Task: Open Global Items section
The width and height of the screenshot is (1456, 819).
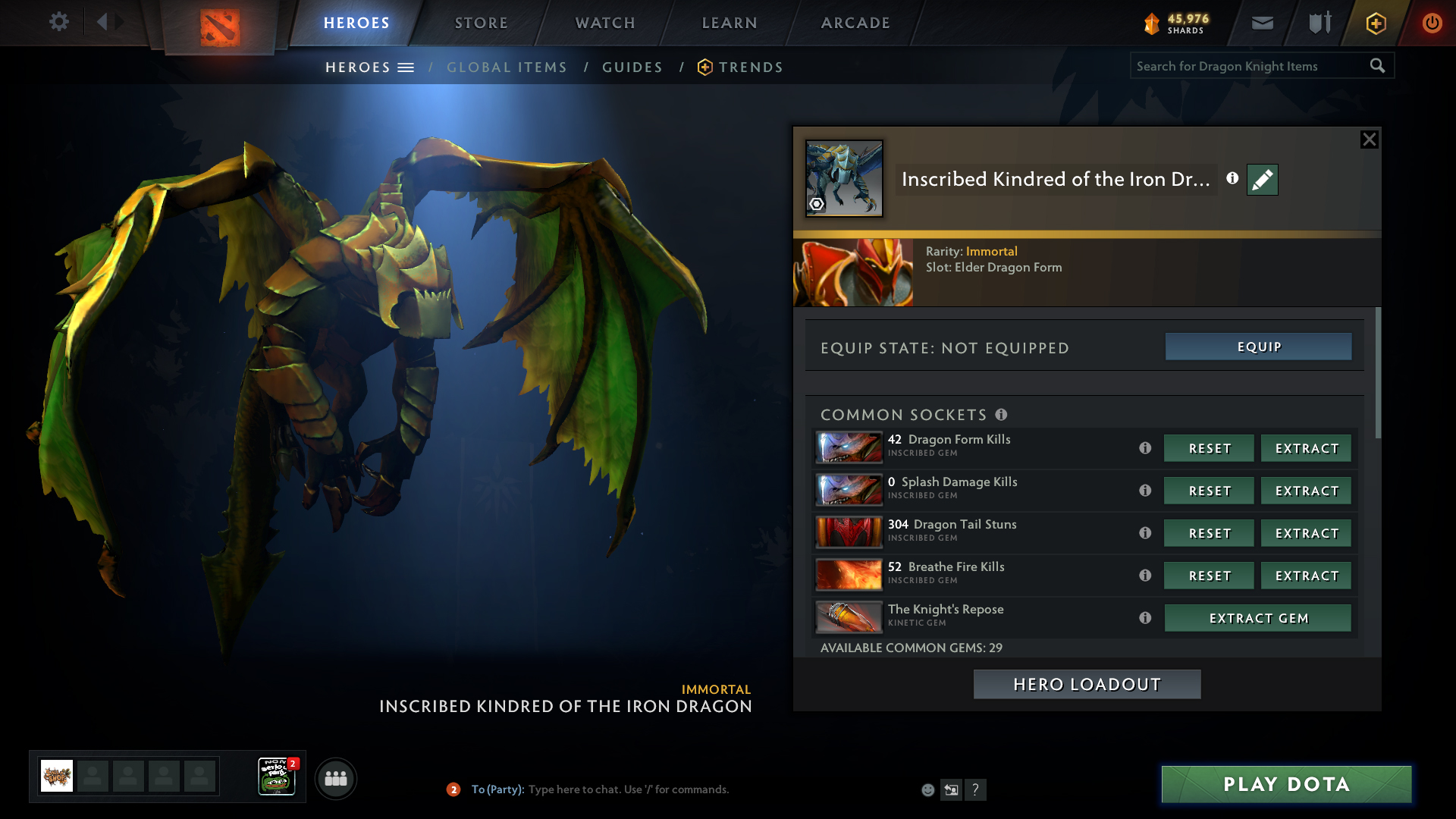Action: [x=507, y=67]
